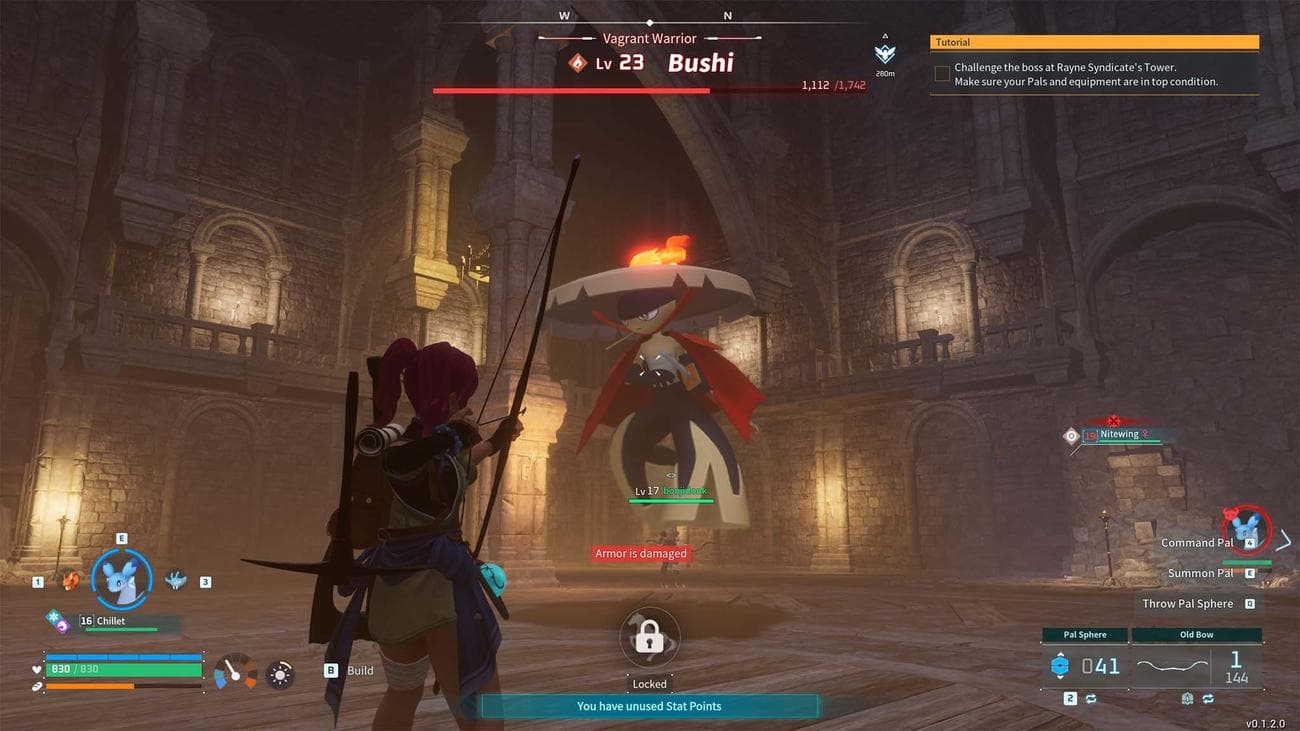The width and height of the screenshot is (1300, 731).
Task: Expand the Throw Pal Sphere command
Action: pyautogui.click(x=1187, y=603)
